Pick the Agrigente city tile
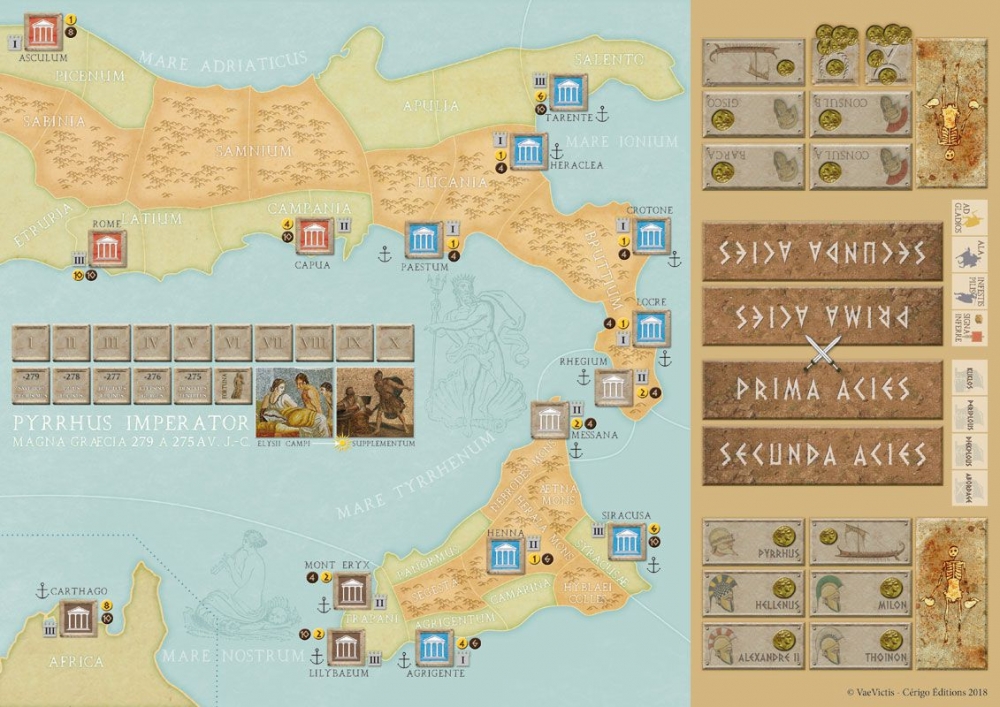The width and height of the screenshot is (1000, 707). [434, 646]
